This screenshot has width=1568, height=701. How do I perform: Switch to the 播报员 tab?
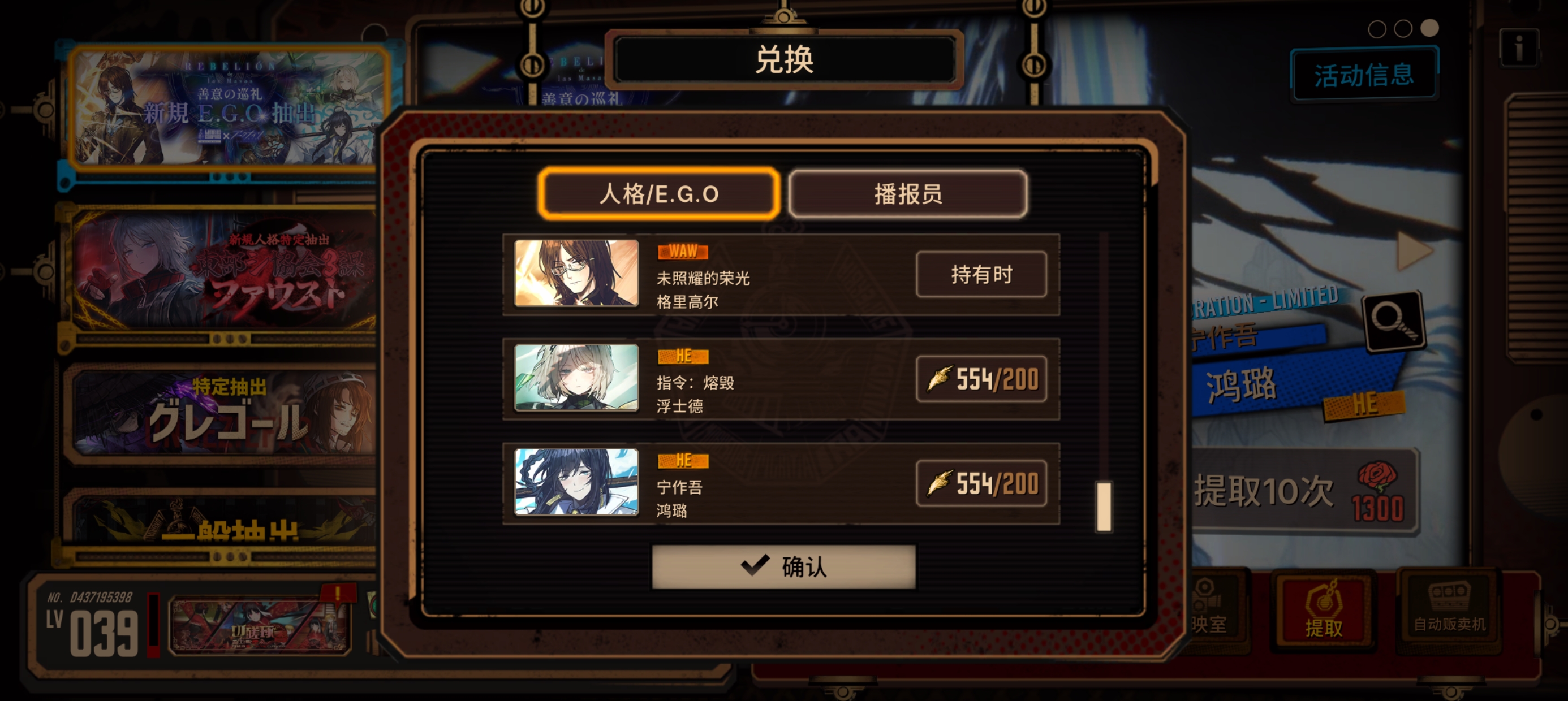pyautogui.click(x=906, y=193)
